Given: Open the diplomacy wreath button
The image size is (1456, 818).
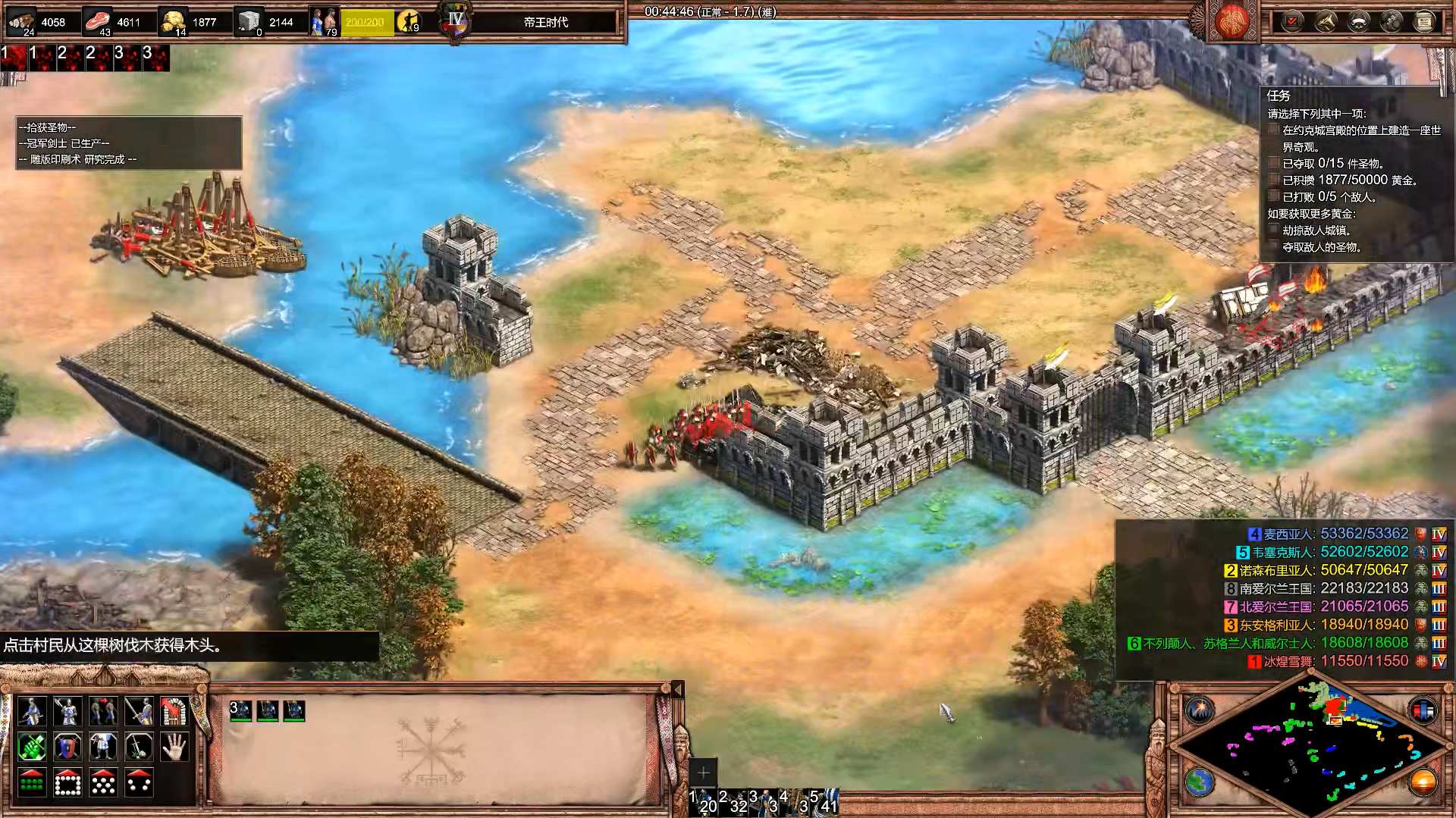Looking at the screenshot, I should 1358,21.
